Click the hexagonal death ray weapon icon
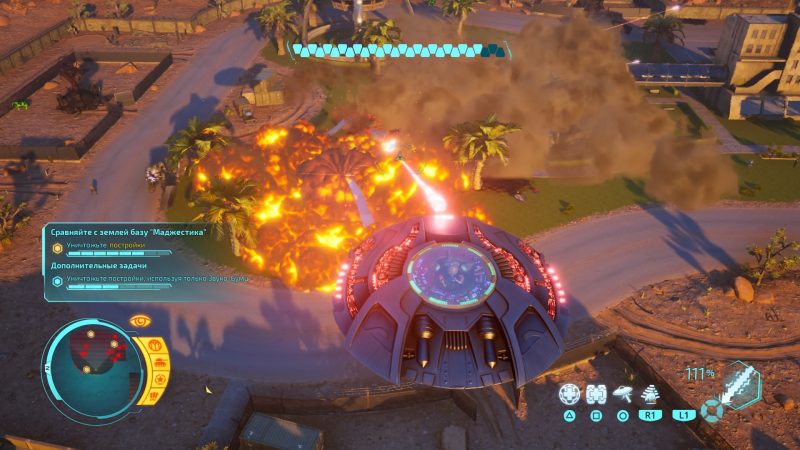The image size is (800, 450). [x=739, y=385]
